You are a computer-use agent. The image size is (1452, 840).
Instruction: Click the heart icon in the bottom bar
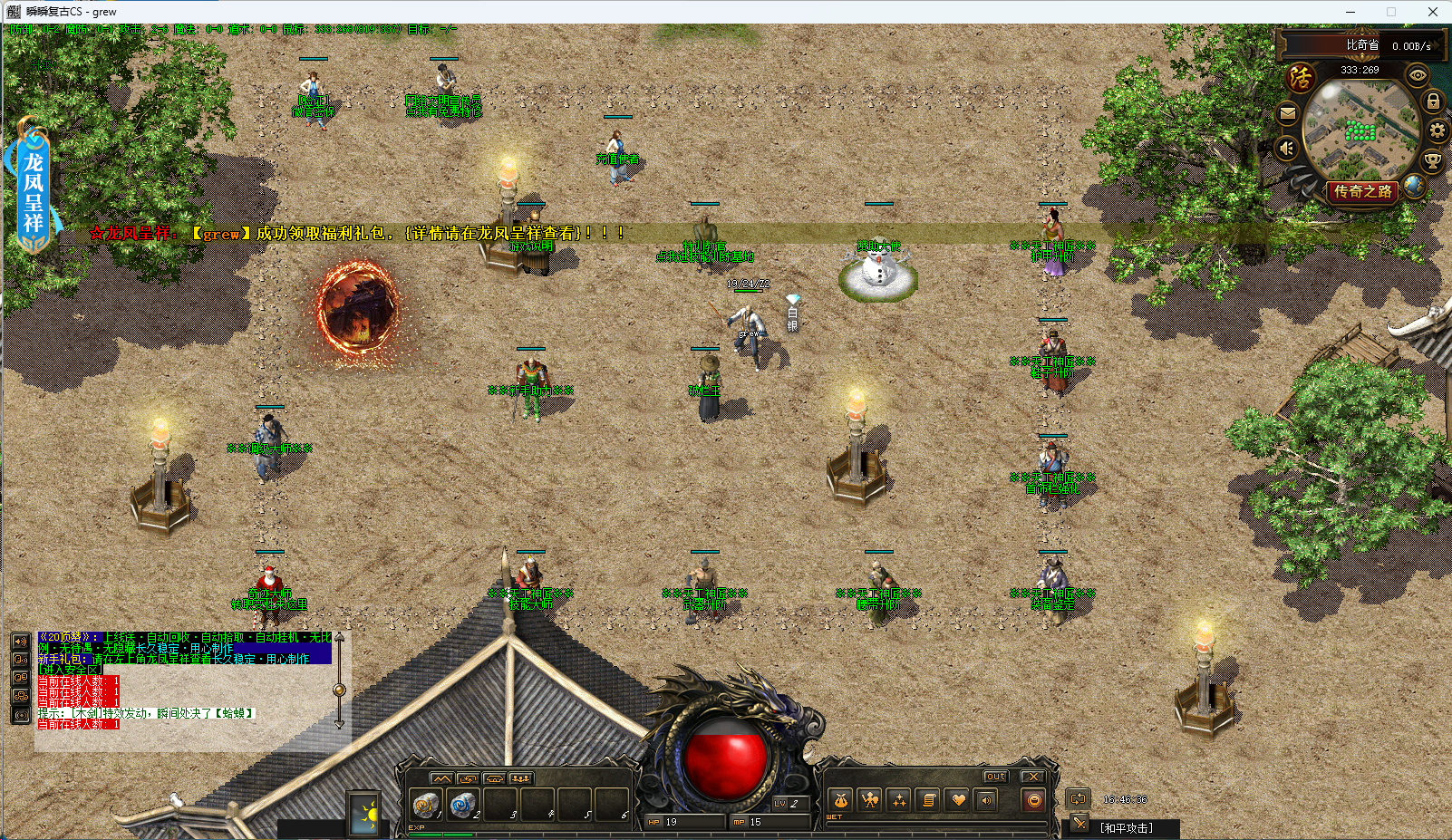[x=958, y=800]
